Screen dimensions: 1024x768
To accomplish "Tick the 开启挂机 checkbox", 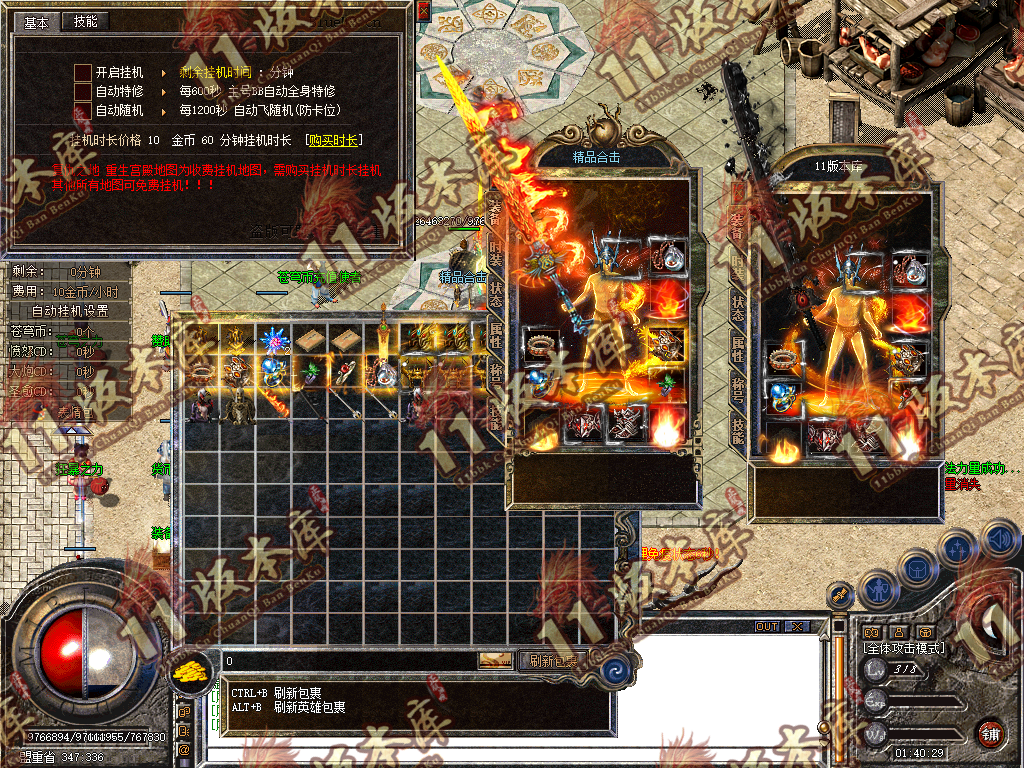I will (83, 73).
